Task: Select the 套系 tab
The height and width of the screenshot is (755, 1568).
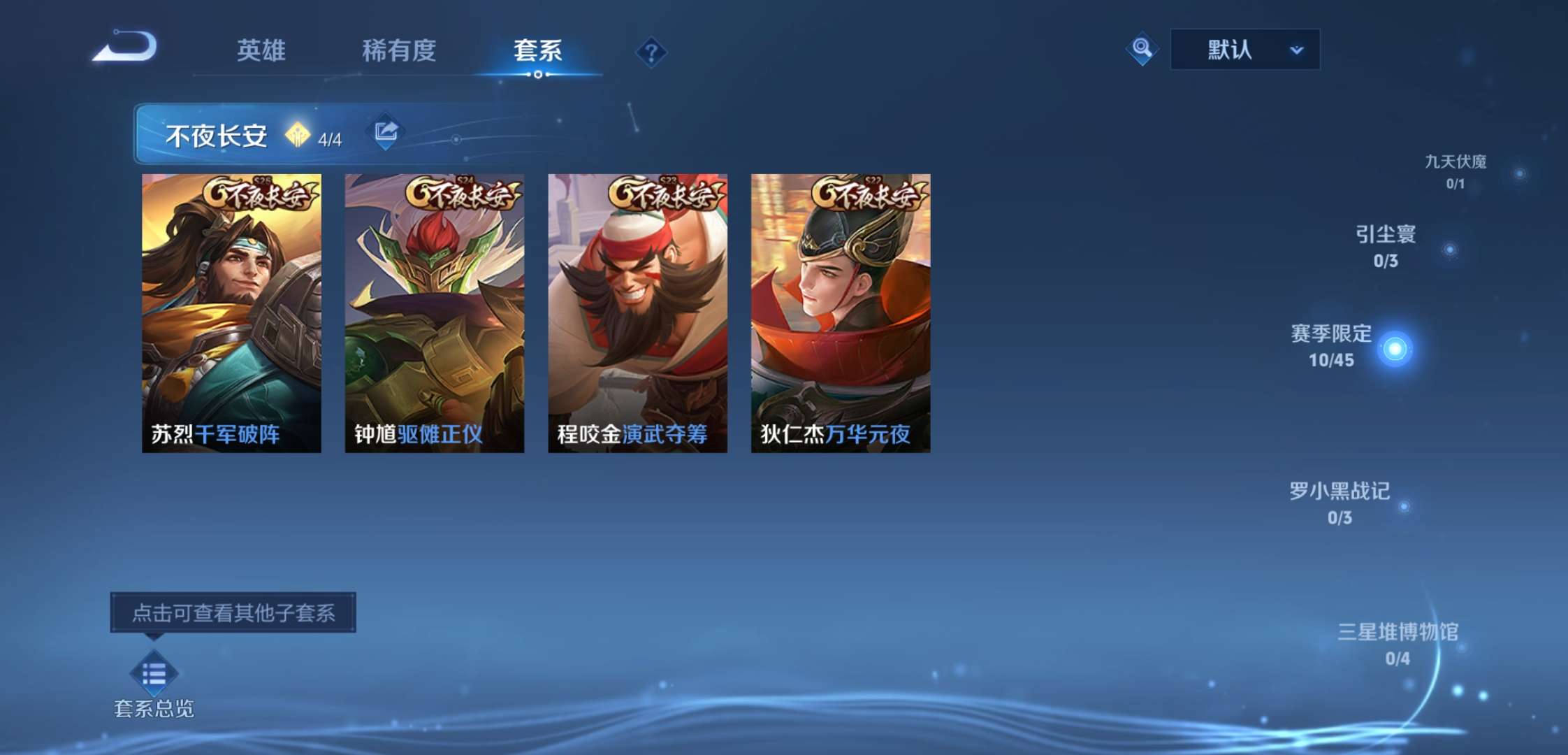Action: pyautogui.click(x=537, y=51)
